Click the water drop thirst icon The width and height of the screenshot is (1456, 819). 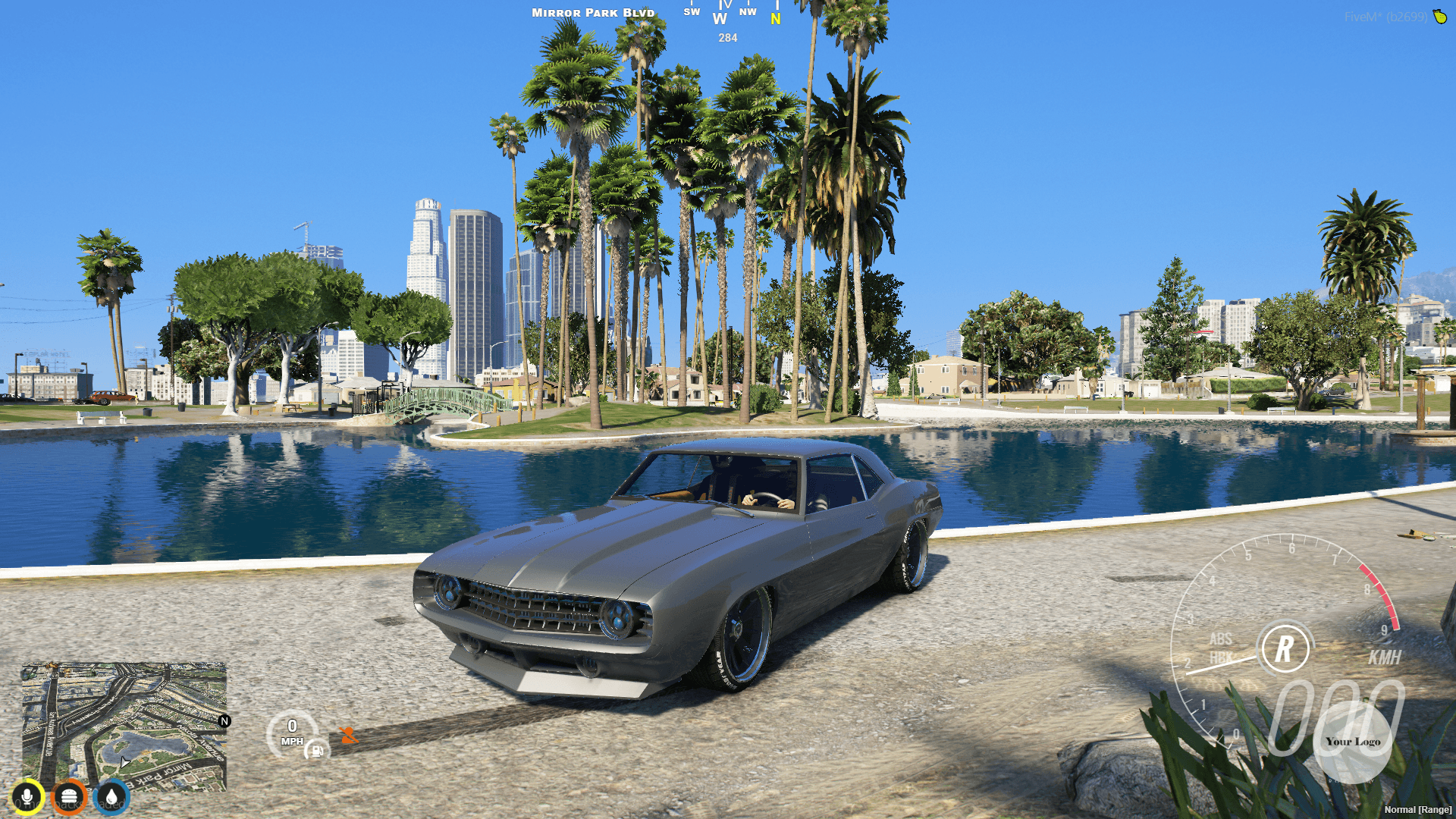coord(110,795)
